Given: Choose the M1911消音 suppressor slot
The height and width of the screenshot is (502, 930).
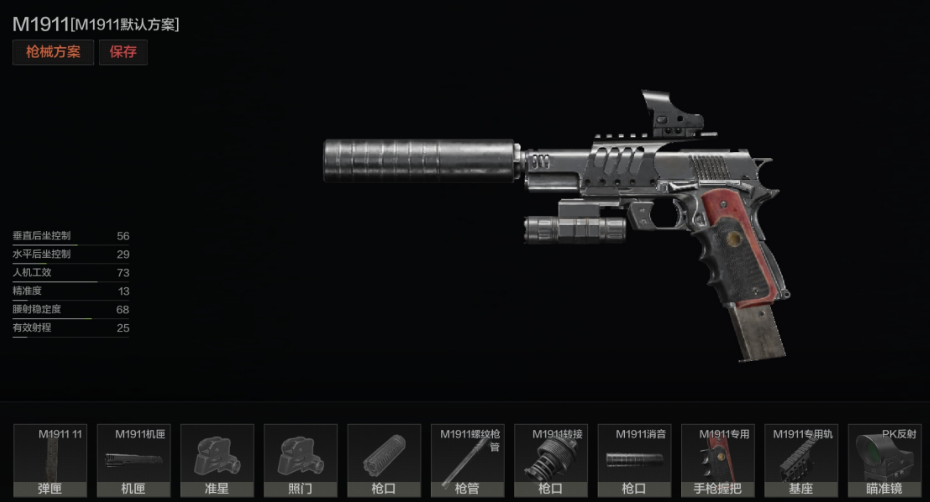Looking at the screenshot, I should 635,461.
